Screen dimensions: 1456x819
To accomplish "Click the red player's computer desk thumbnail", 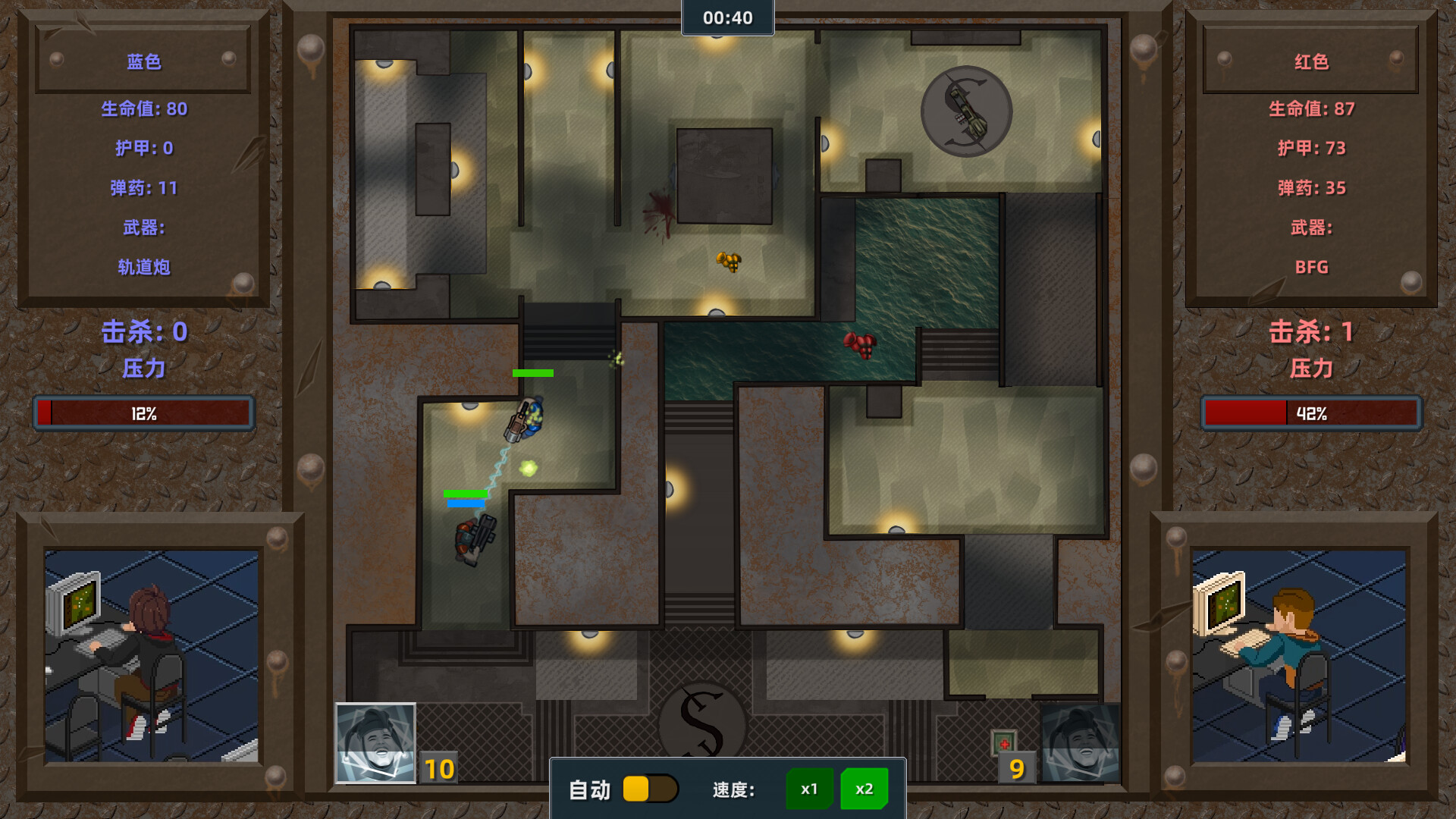I will [1298, 656].
